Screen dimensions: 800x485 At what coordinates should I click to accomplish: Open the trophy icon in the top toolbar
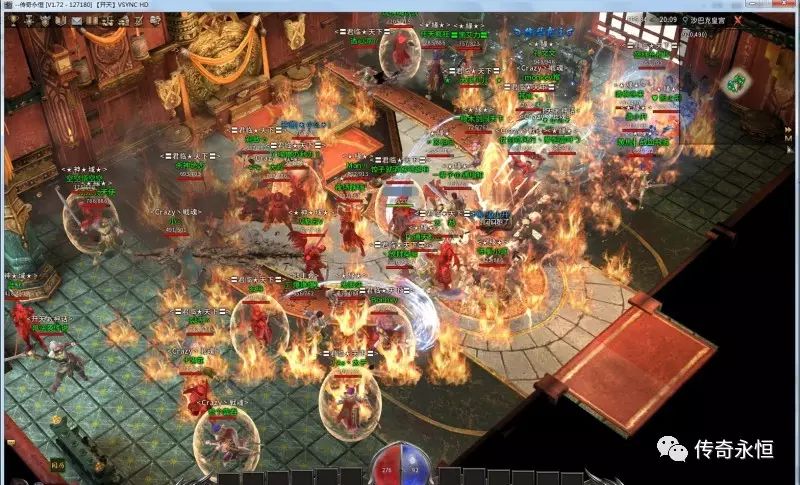(x=14, y=21)
